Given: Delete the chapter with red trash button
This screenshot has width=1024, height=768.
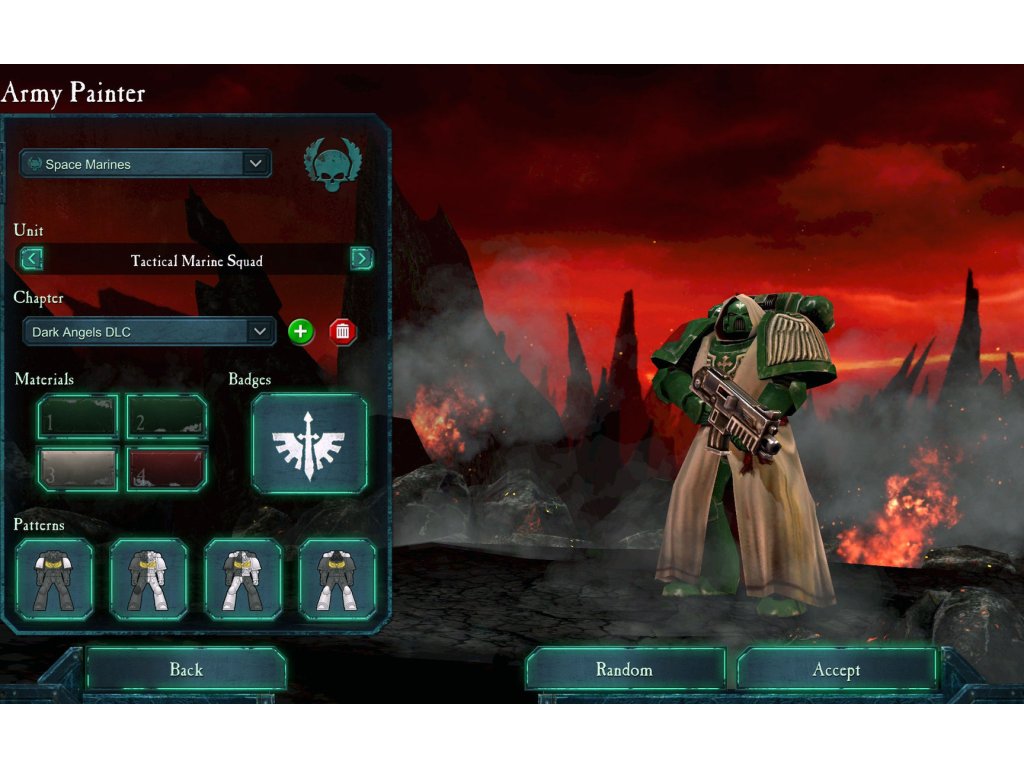Looking at the screenshot, I should click(343, 332).
